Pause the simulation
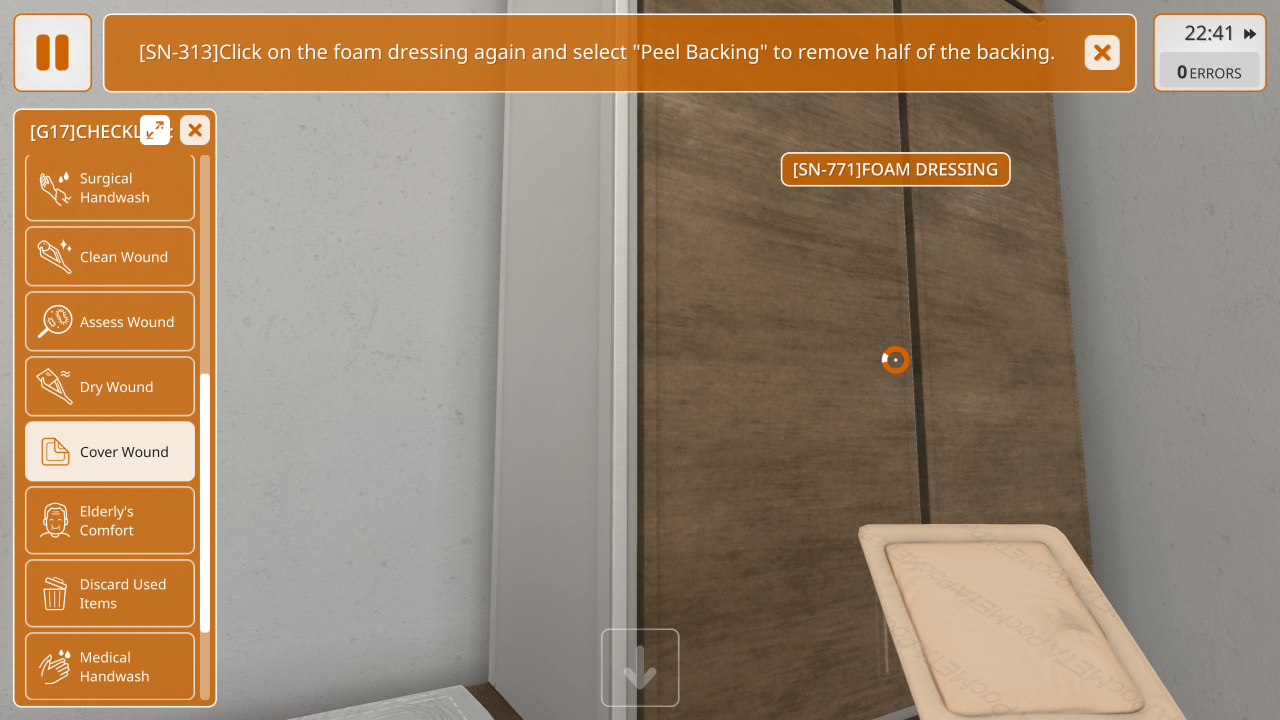 [x=52, y=53]
